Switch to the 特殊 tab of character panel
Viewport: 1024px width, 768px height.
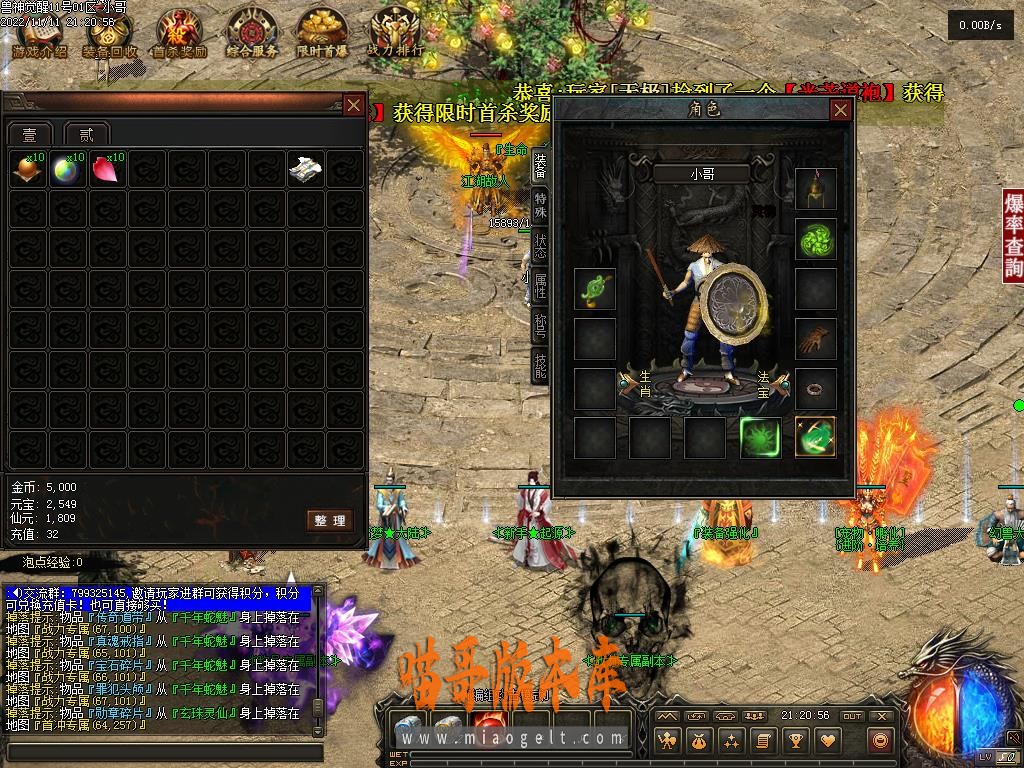point(540,204)
